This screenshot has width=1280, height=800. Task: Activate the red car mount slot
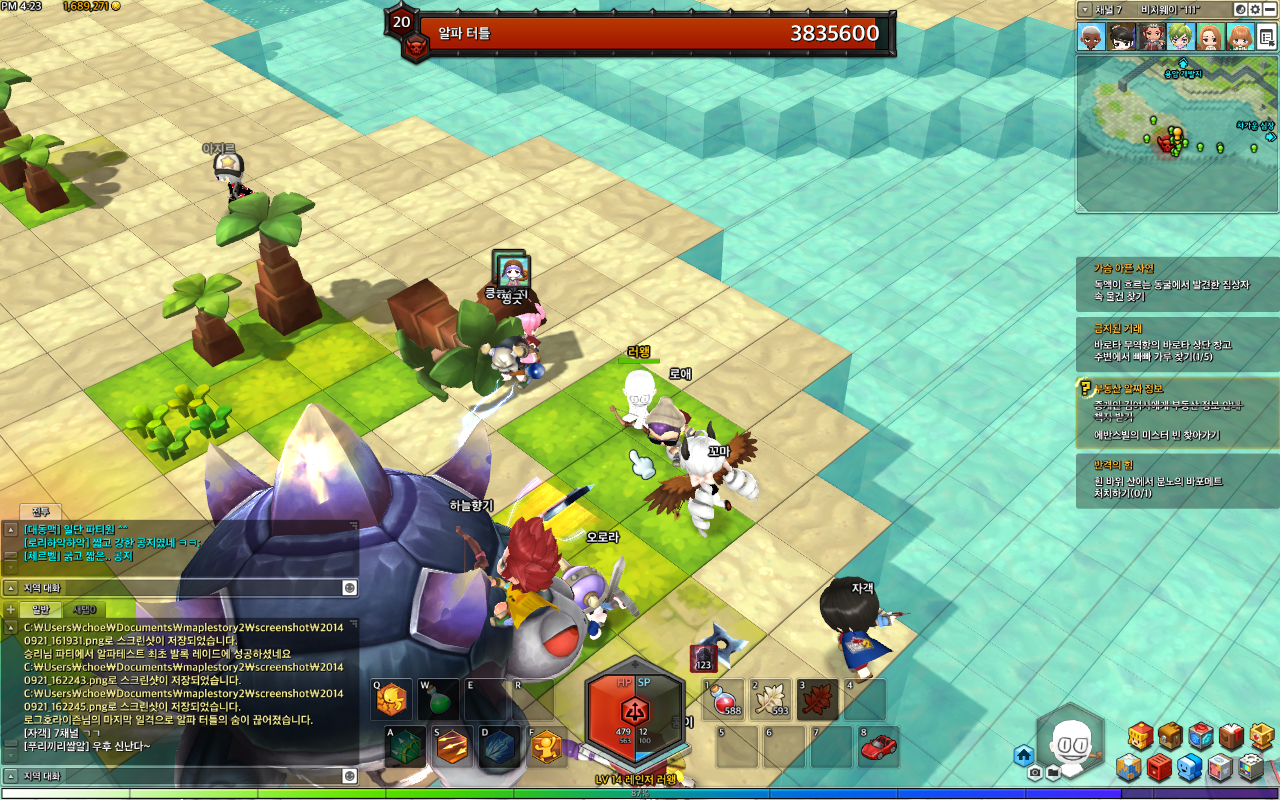(x=878, y=746)
